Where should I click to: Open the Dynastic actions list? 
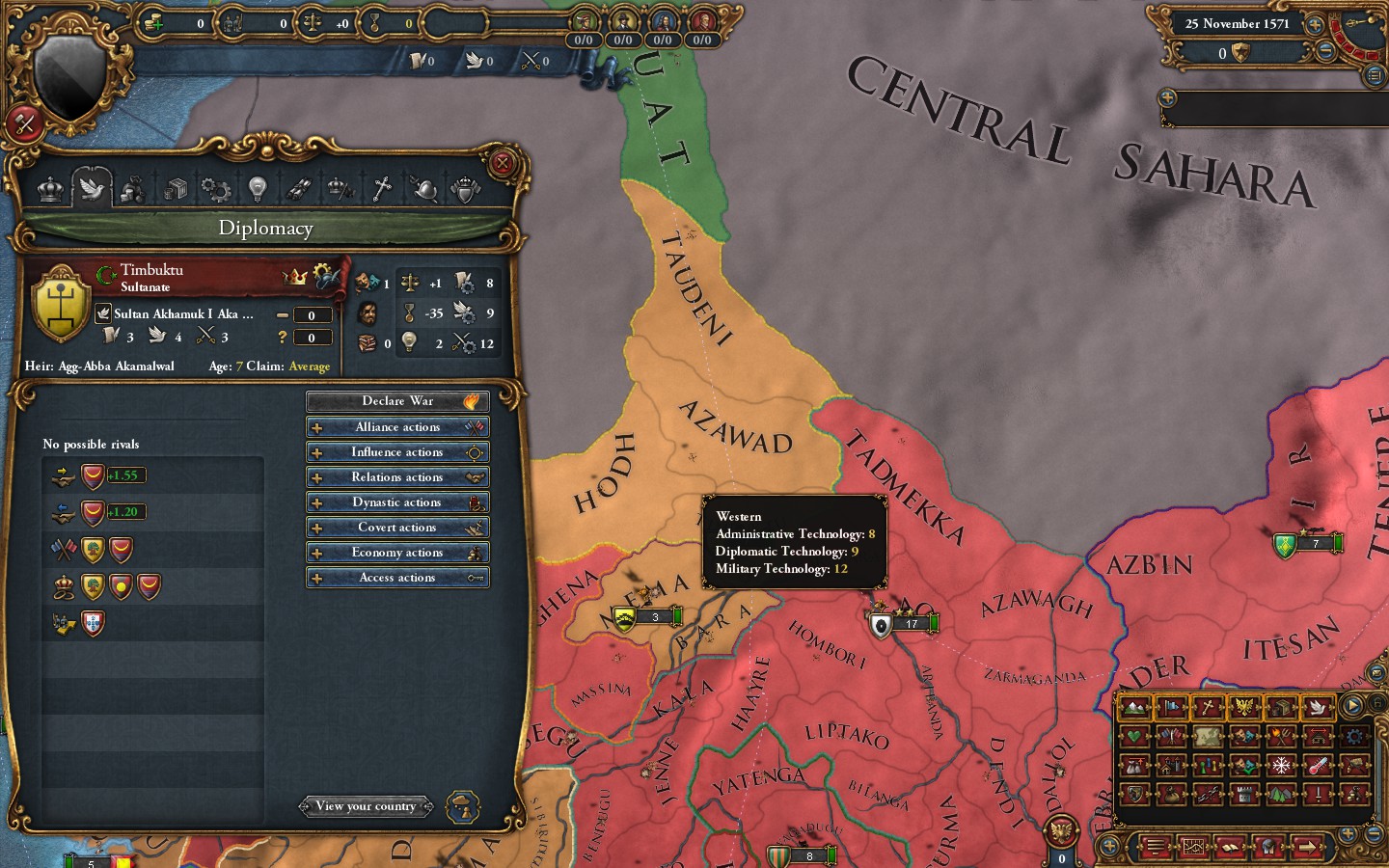pos(397,502)
